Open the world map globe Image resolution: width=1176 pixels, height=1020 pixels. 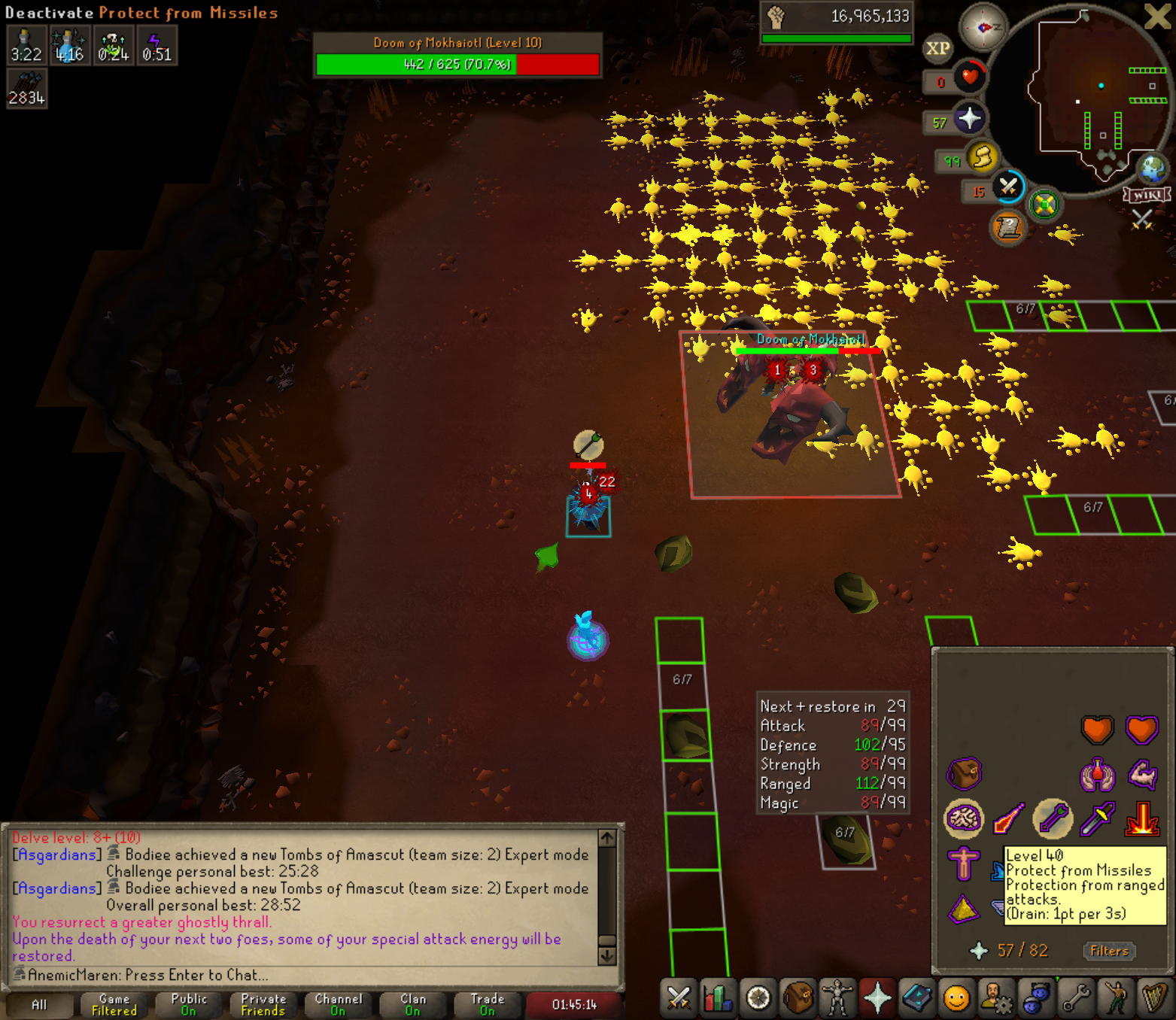tap(1151, 168)
